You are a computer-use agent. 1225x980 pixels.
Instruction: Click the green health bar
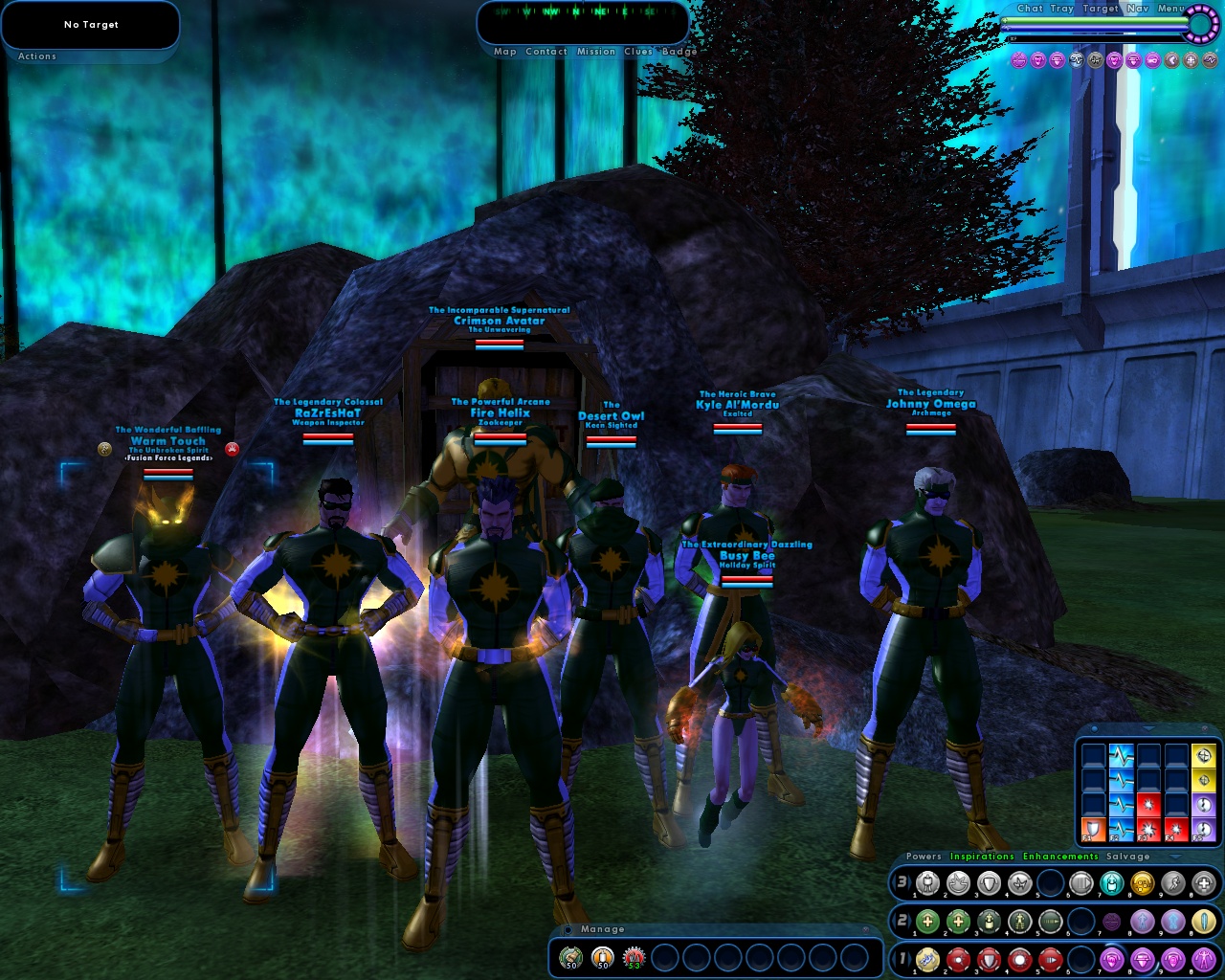(1091, 21)
